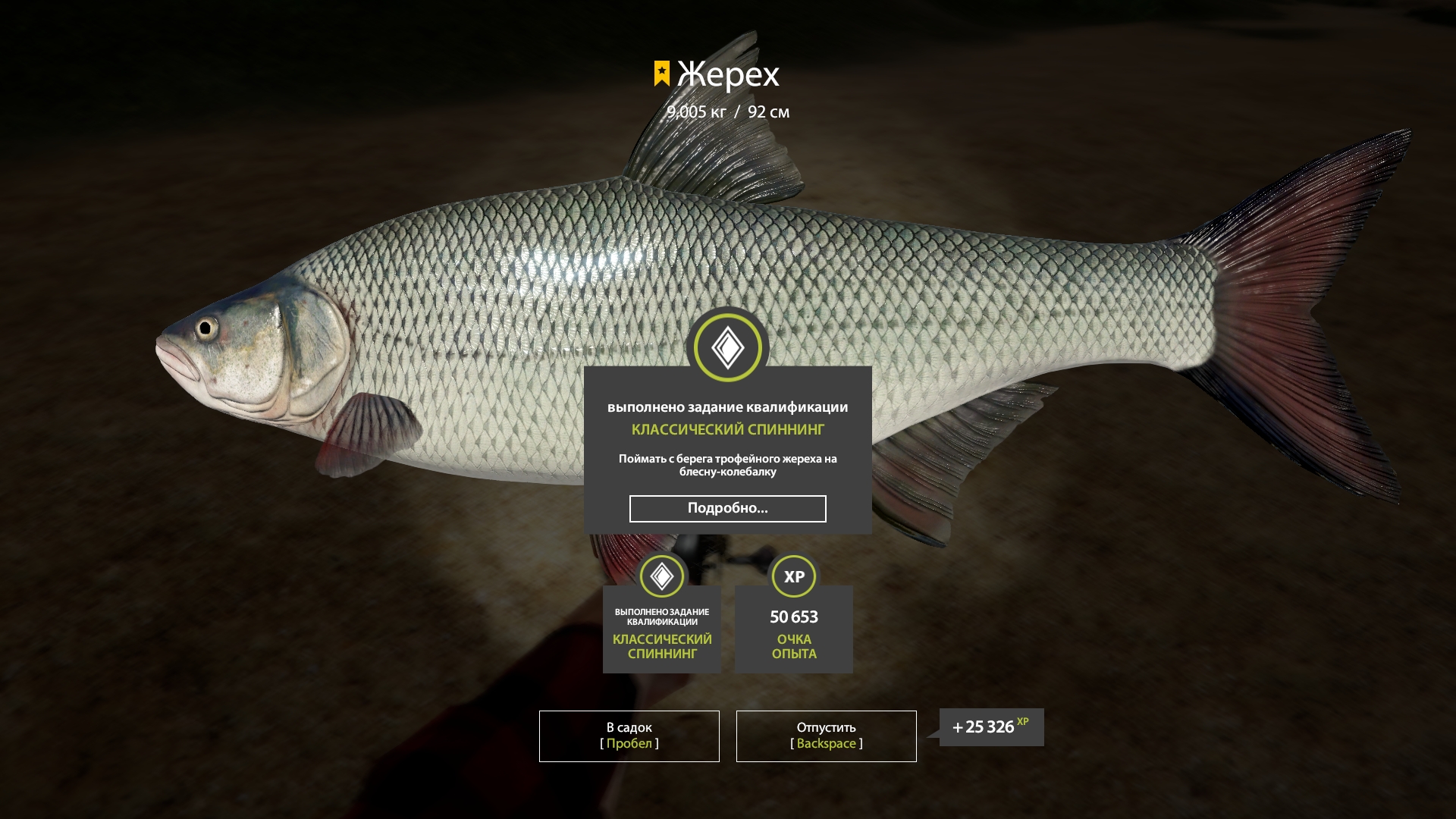Screen dimensions: 1456x819
Task: Select the 50 653 ОЧКА ОПЫТА panel
Action: [x=793, y=629]
